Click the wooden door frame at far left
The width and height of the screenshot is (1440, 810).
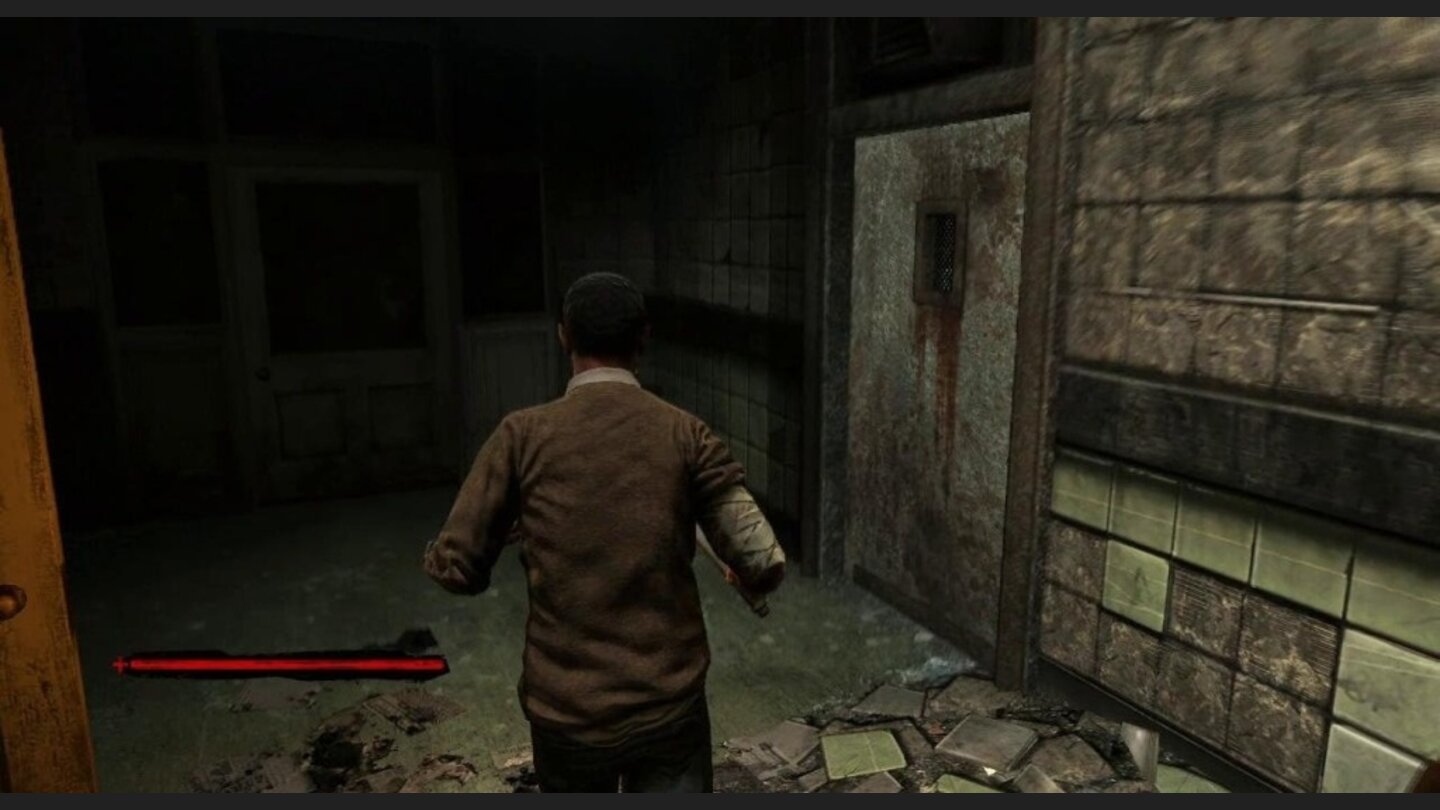point(25,400)
